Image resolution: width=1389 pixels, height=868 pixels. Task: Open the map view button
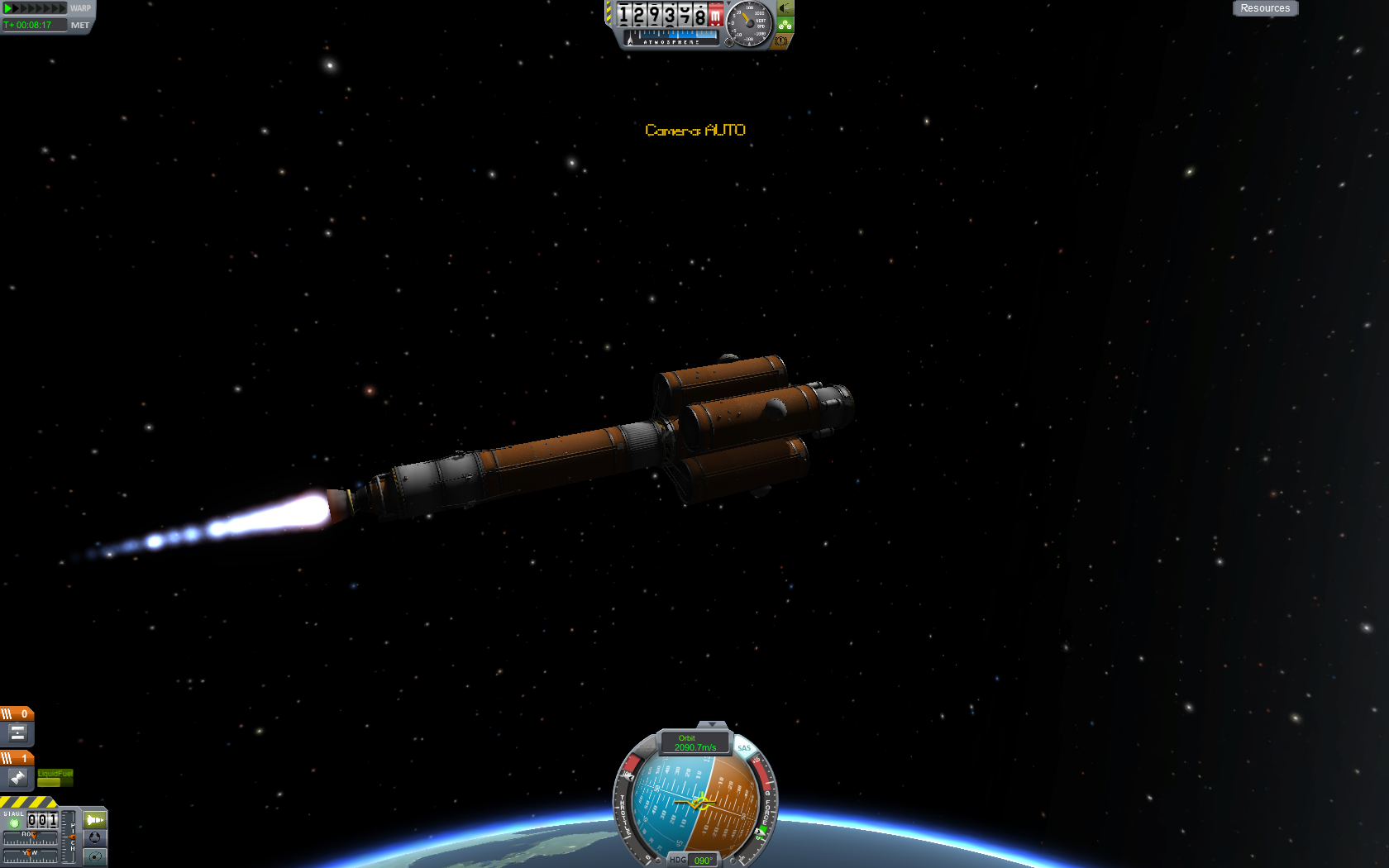(95, 856)
